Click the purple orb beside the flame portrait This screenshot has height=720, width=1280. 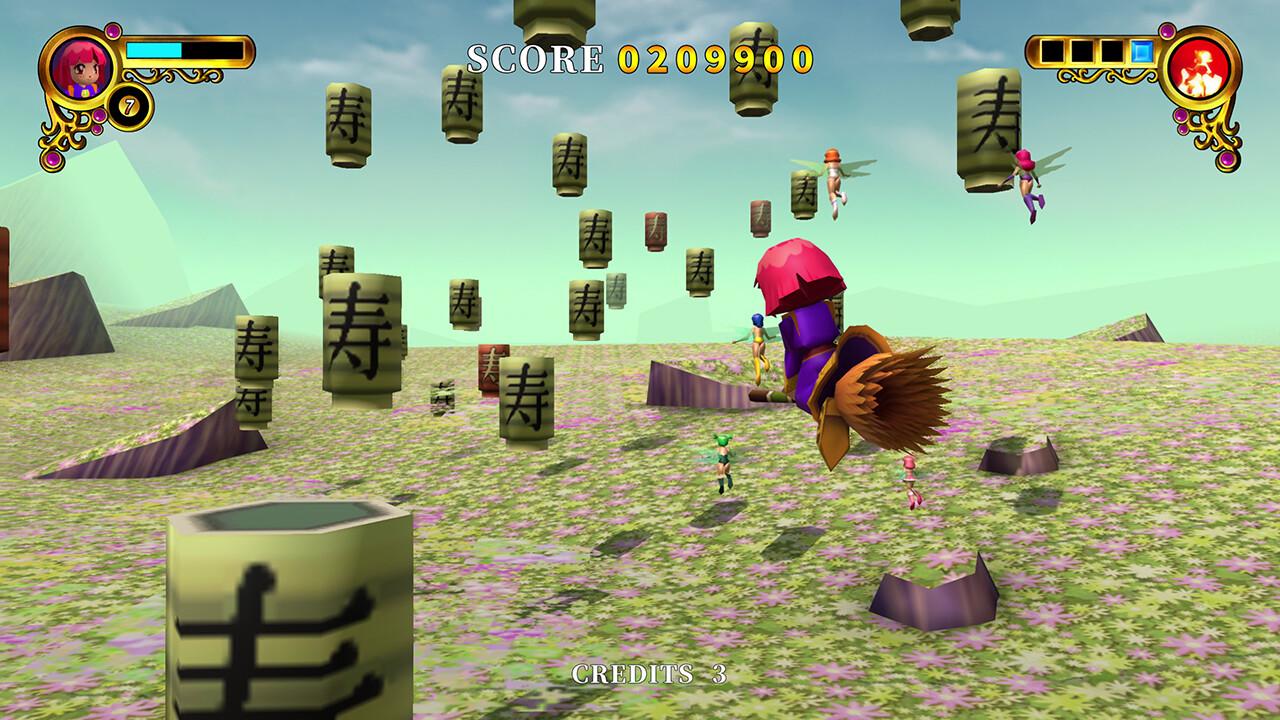[1167, 32]
